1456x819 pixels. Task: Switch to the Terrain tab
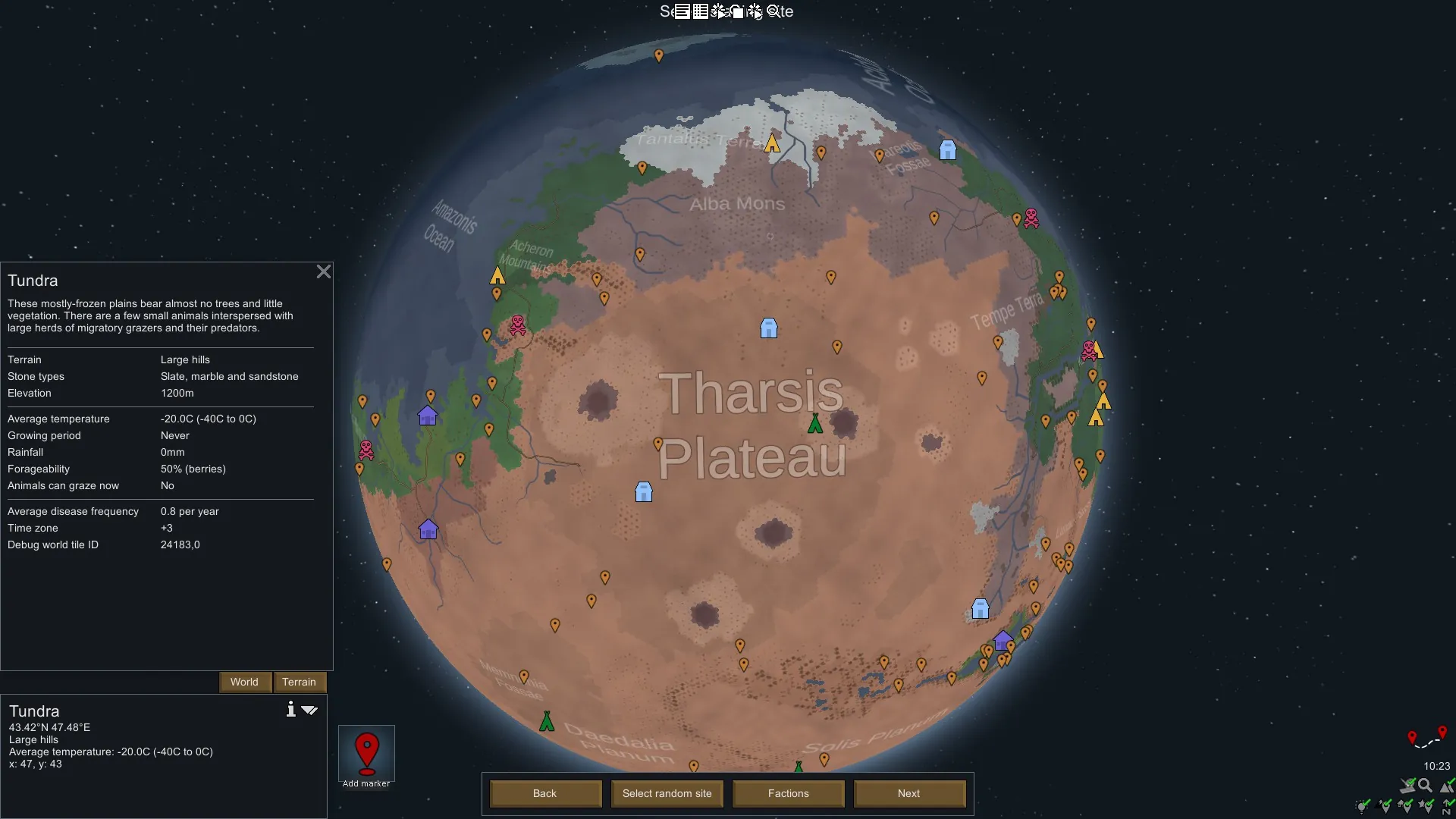coord(299,682)
